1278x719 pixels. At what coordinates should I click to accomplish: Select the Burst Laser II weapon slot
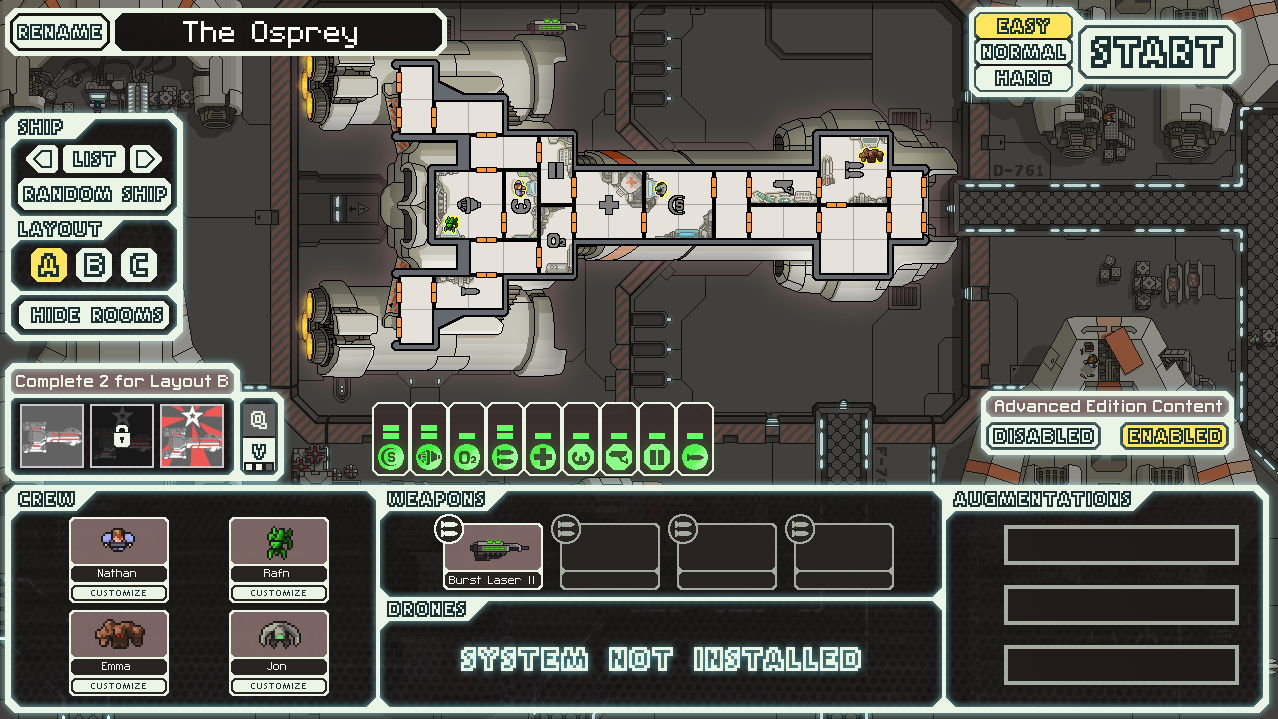click(493, 555)
